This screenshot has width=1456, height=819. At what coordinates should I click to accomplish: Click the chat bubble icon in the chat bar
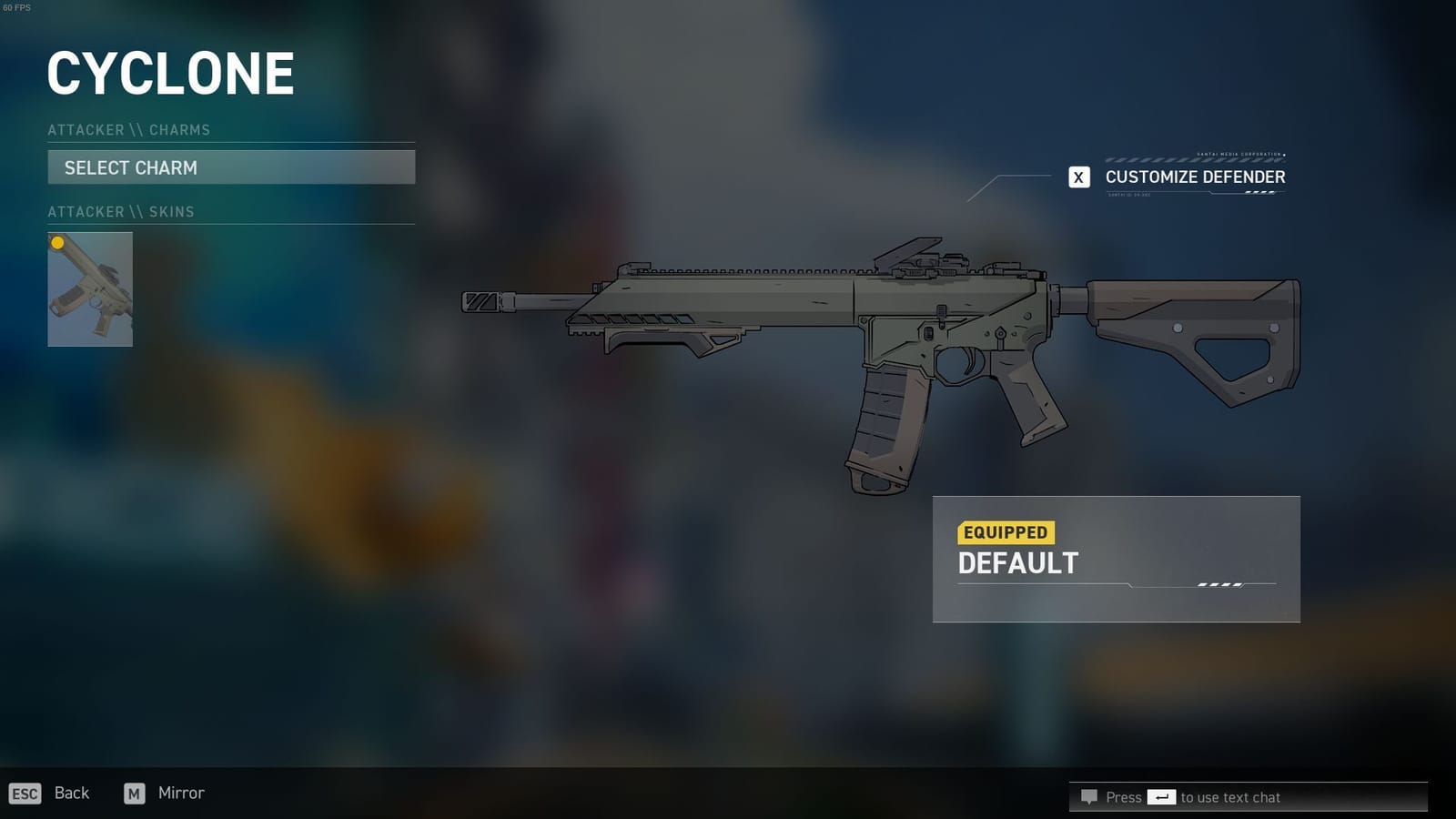pos(1089,797)
